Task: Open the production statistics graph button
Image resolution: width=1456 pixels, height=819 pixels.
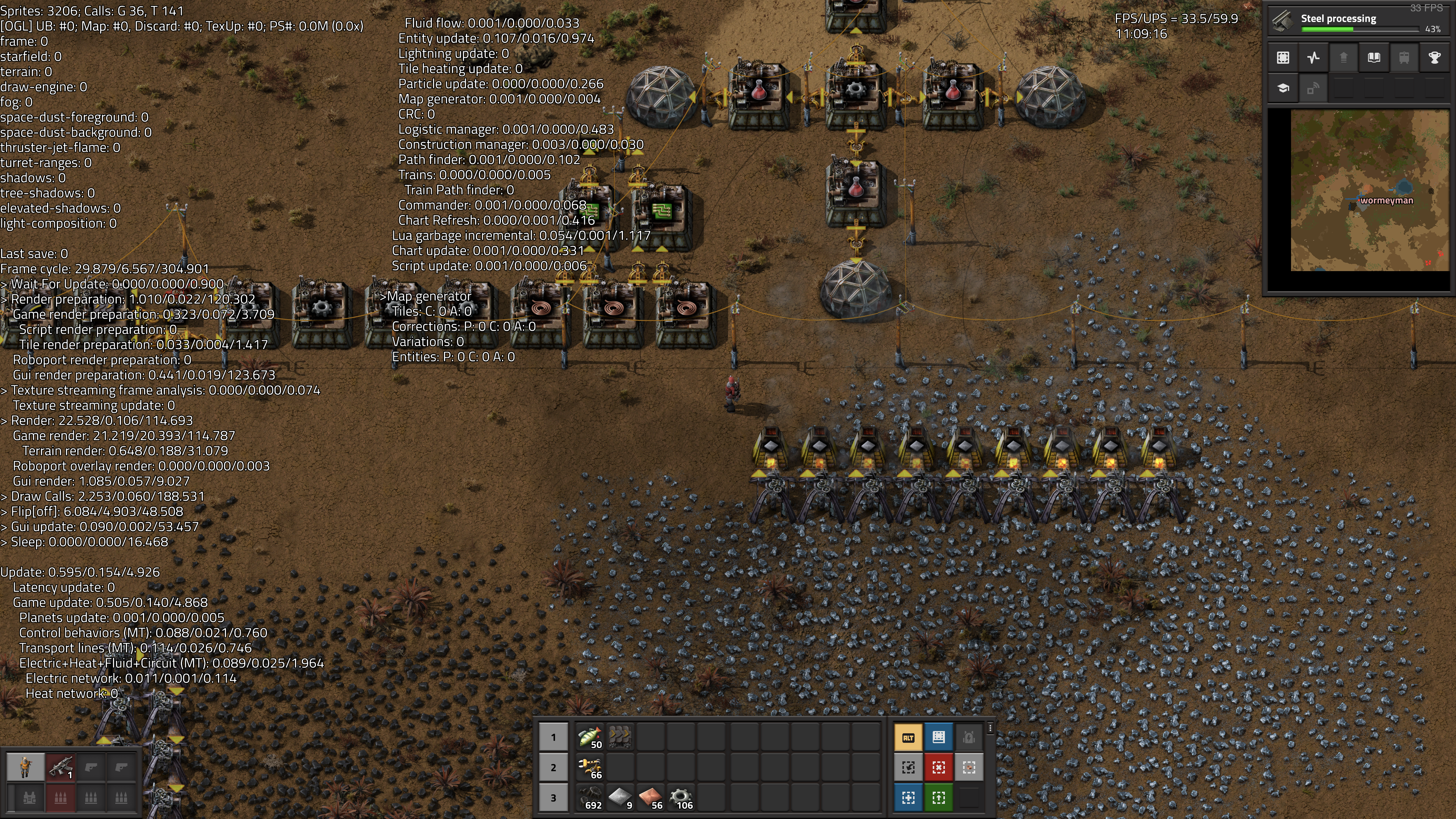Action: (x=1313, y=58)
